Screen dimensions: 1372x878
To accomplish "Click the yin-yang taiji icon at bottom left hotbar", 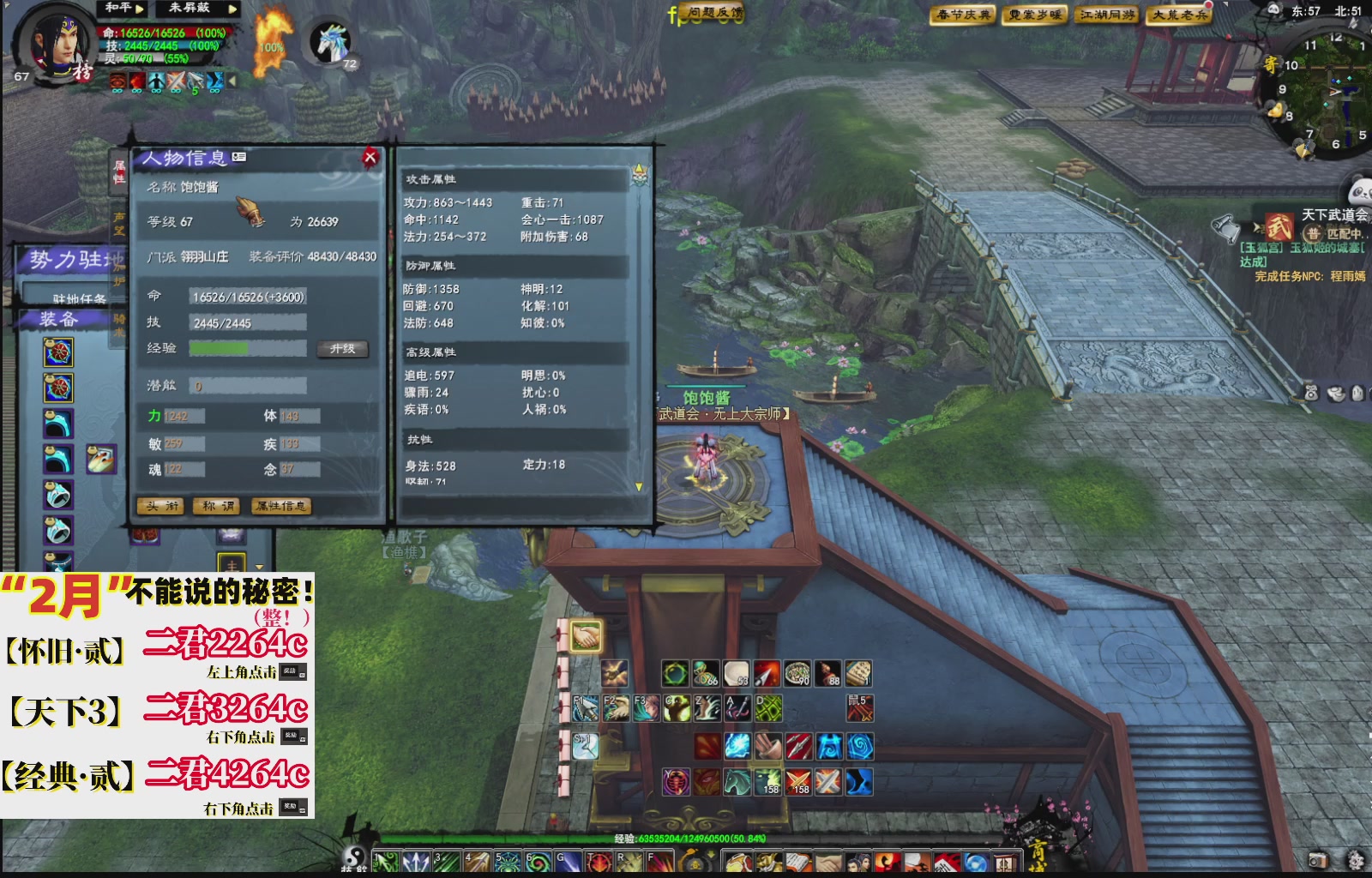I will tap(356, 857).
